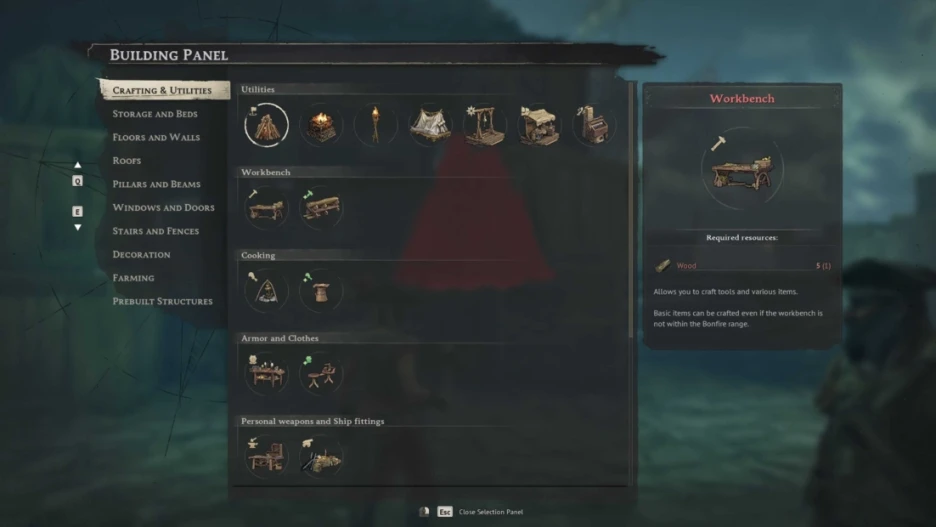Select the Prebuilt Structures category

[162, 301]
